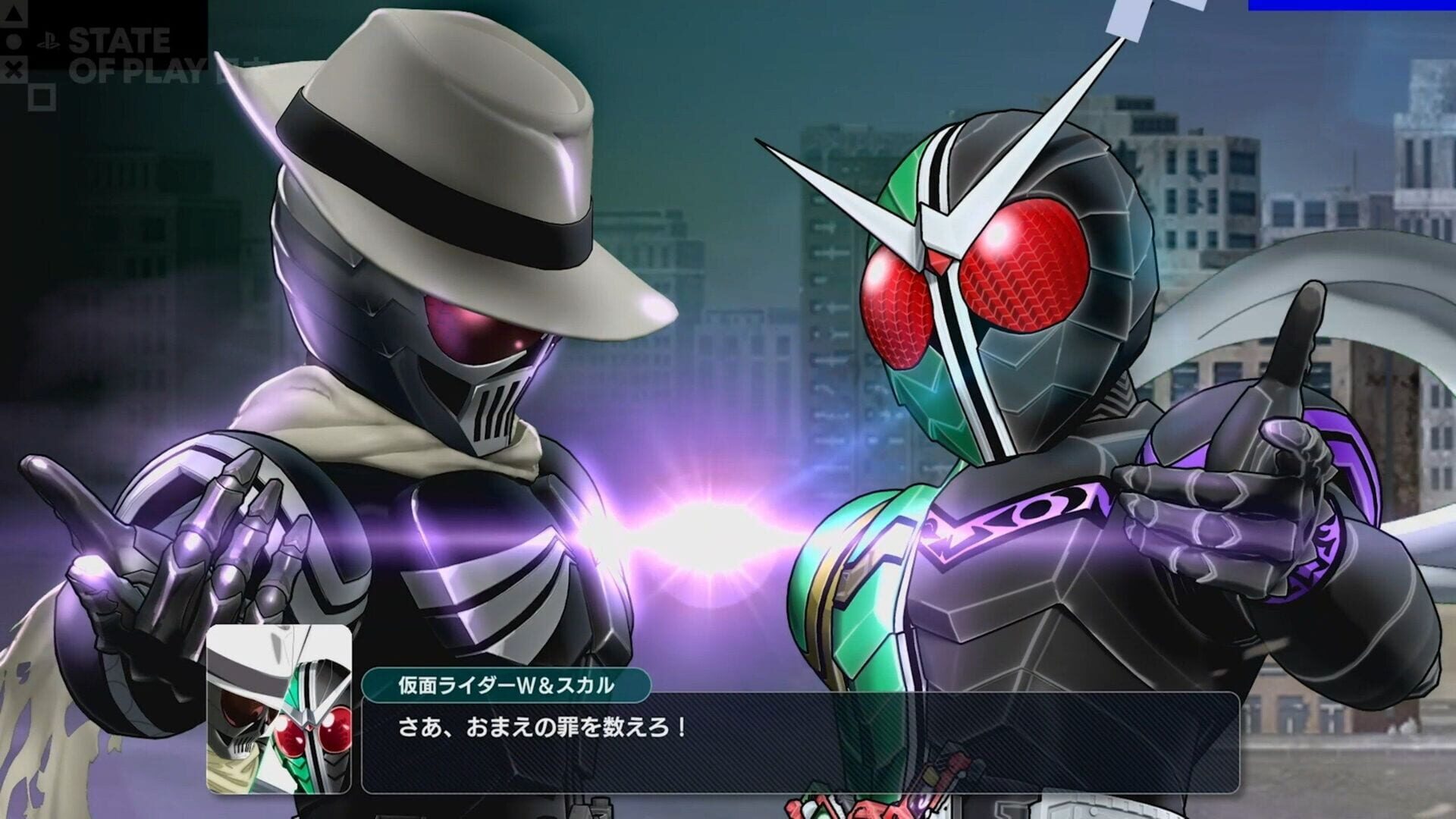Click the Circle button icon

(13, 42)
